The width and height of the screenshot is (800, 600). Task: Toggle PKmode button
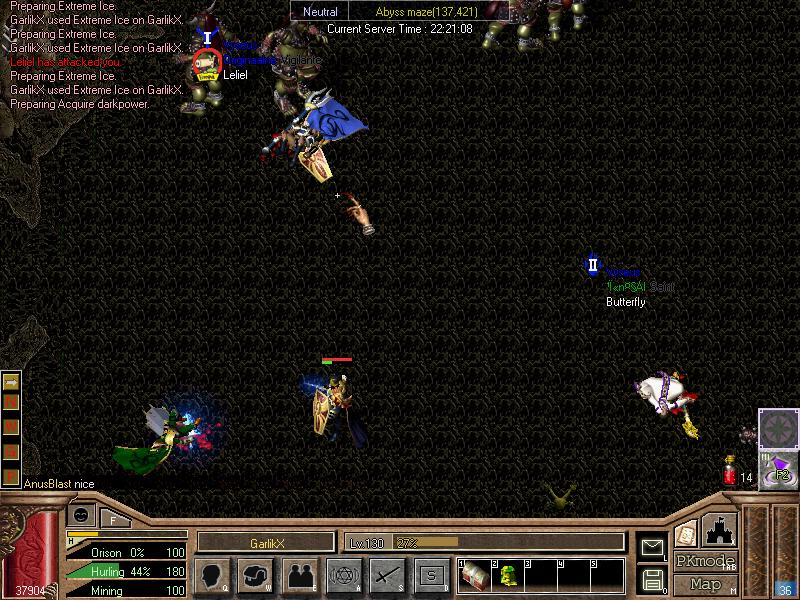705,561
